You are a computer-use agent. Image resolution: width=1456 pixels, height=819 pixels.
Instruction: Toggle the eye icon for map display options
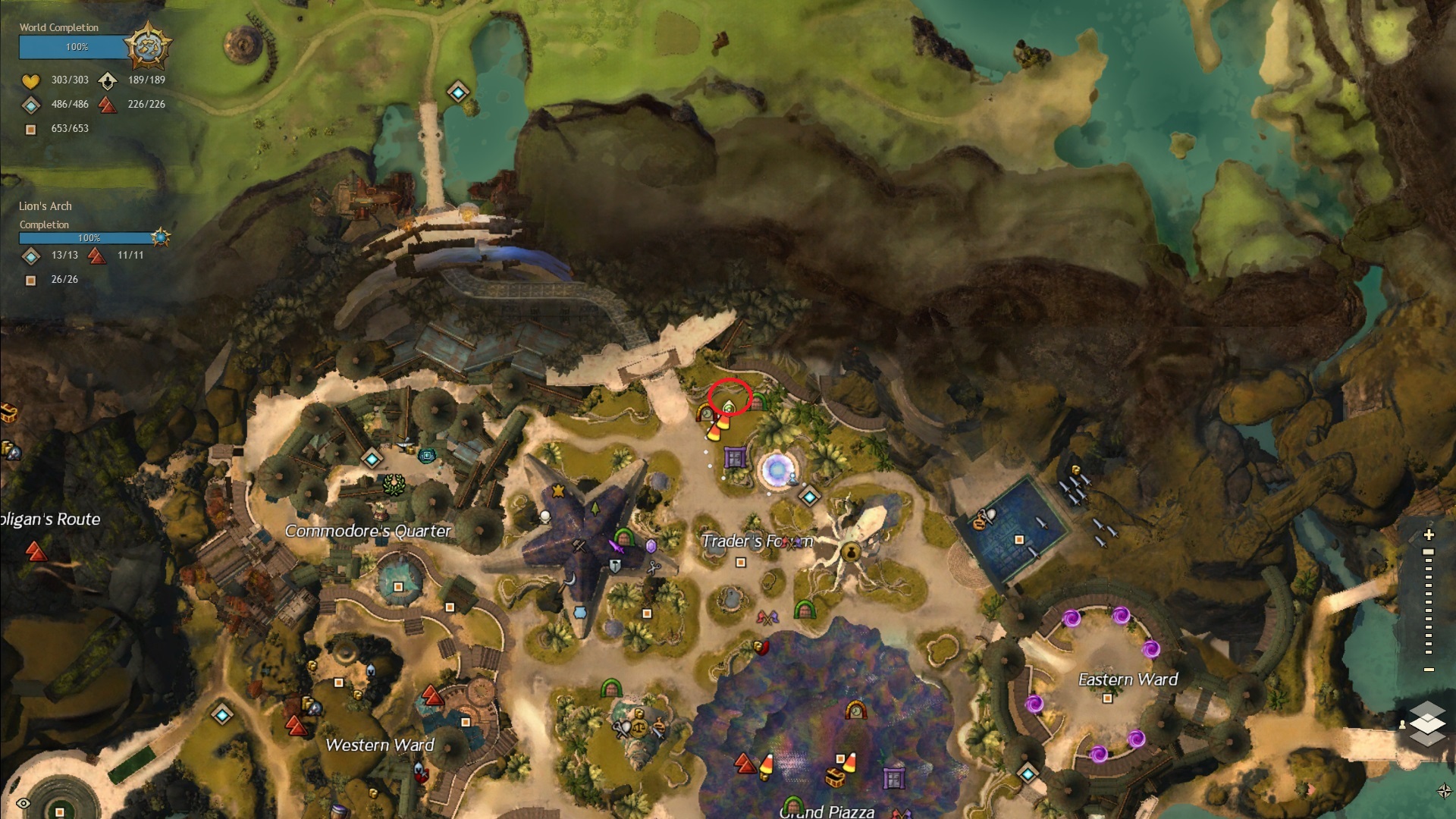(24, 803)
